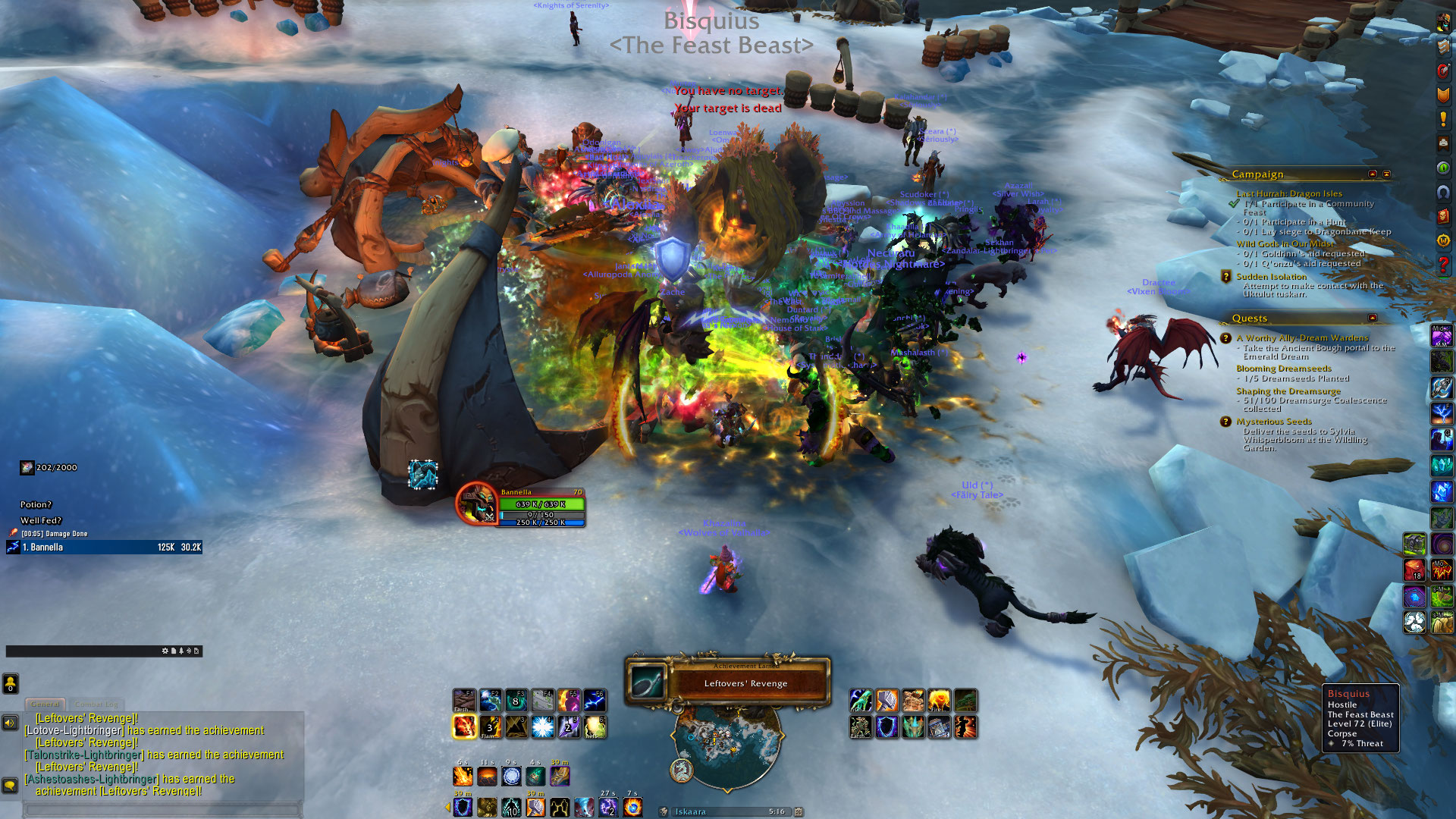
Task: Cast the hammer ability on right action bar
Action: [886, 701]
